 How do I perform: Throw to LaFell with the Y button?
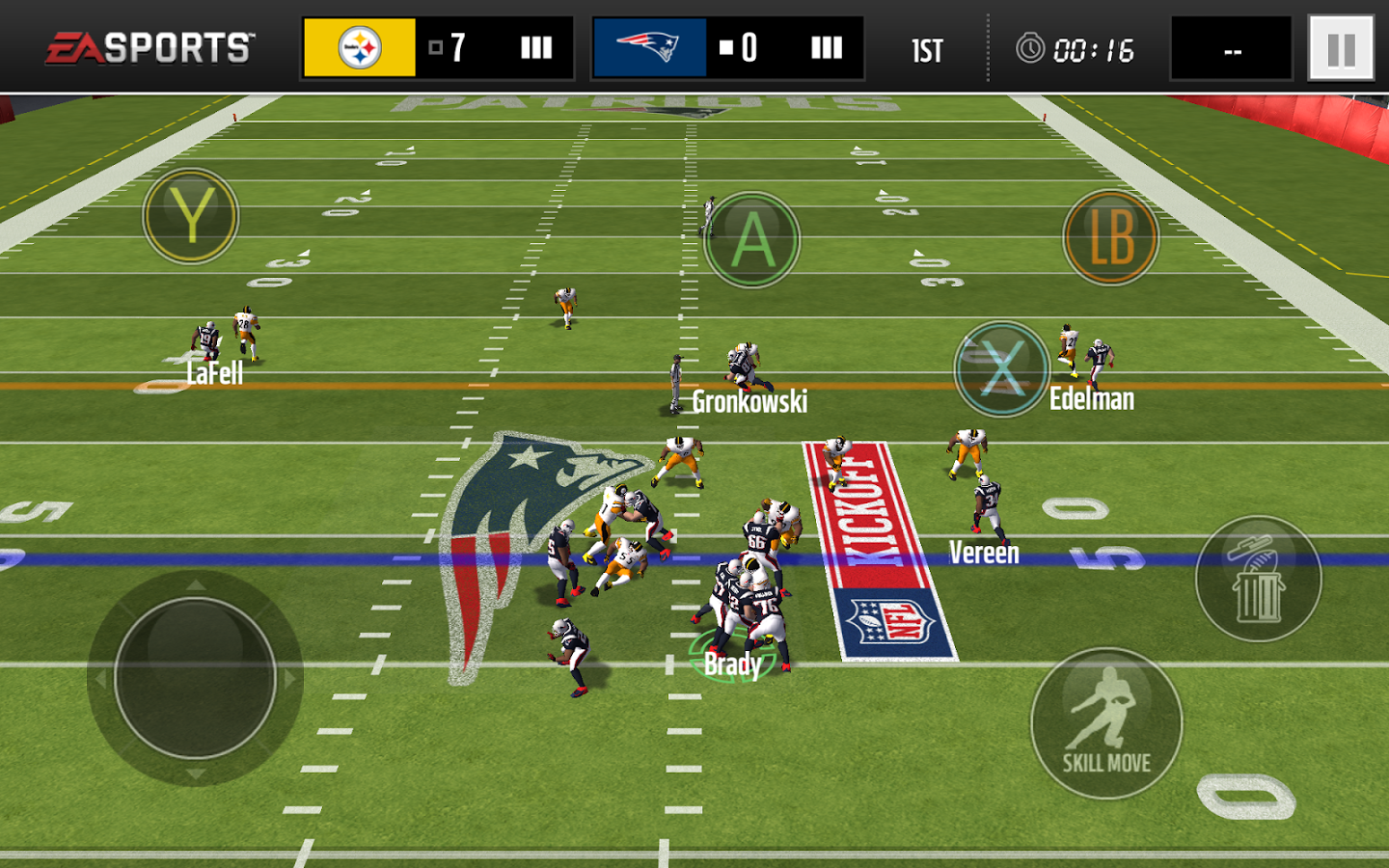pos(191,216)
